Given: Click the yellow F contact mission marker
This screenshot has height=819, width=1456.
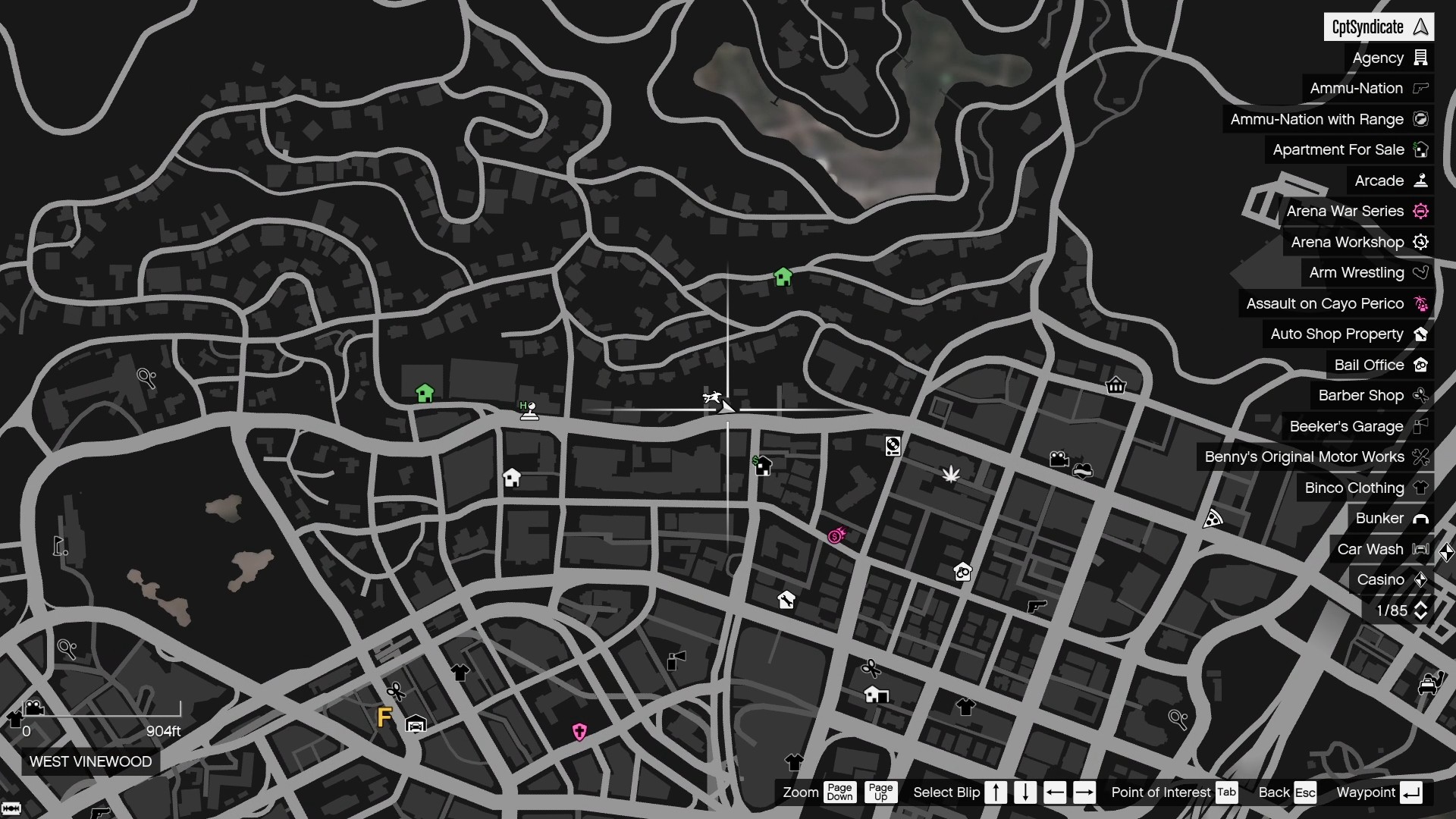Looking at the screenshot, I should coord(384,716).
